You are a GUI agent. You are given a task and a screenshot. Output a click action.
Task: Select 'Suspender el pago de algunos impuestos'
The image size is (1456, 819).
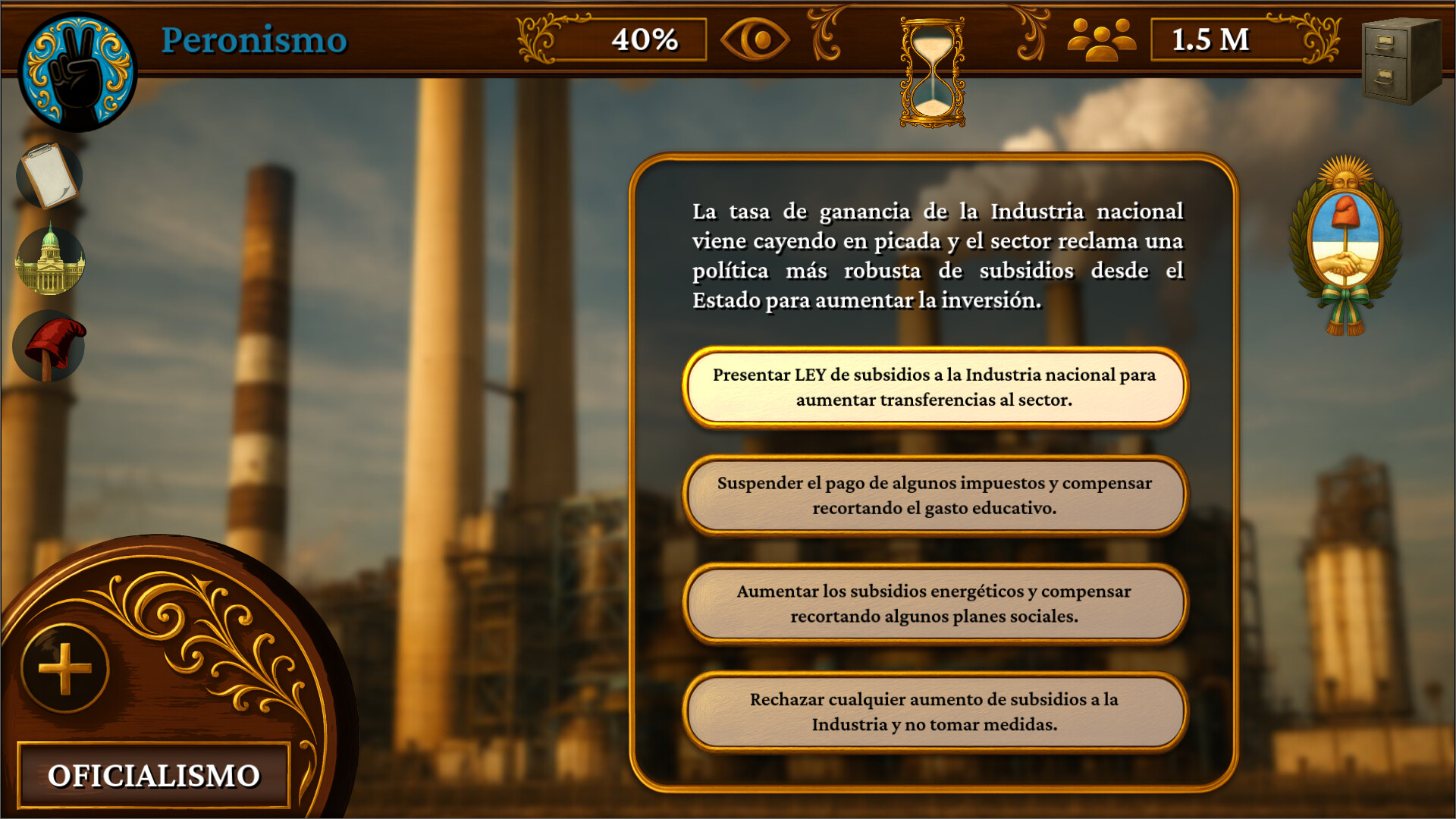click(x=934, y=495)
